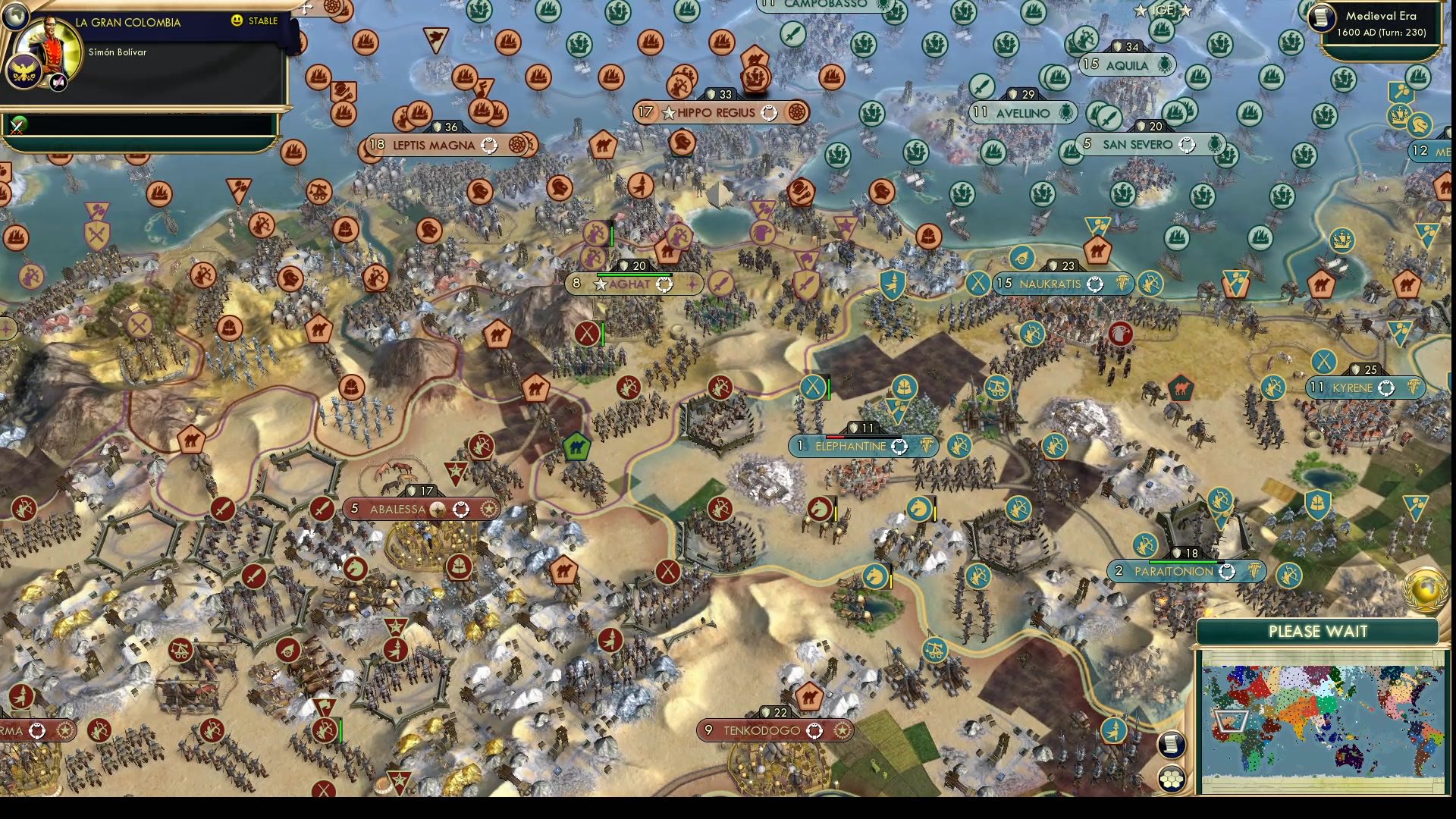Select the Elephantine city banner
Image resolution: width=1456 pixels, height=819 pixels.
coord(864,446)
